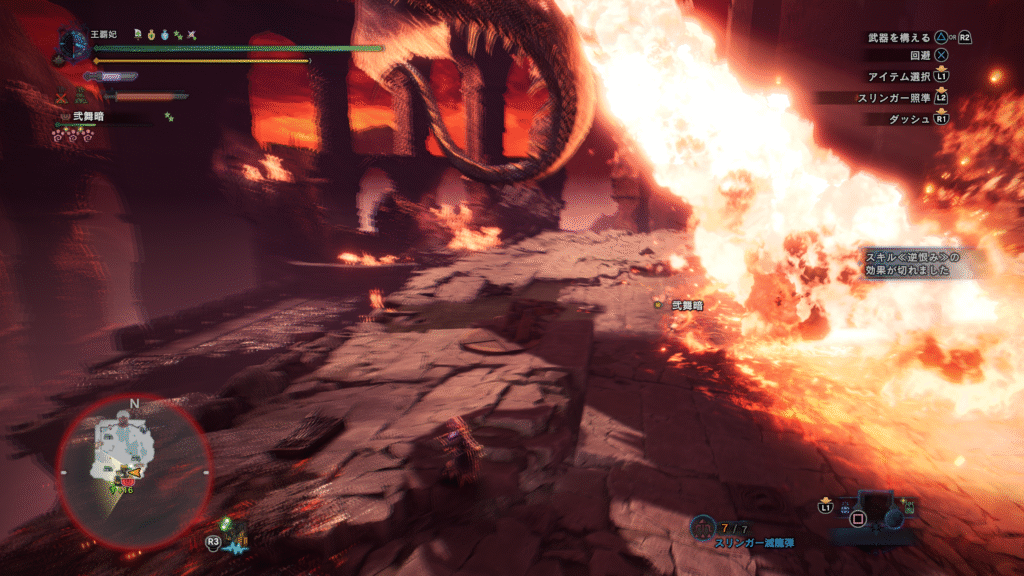Click the monster icon on the minimap
This screenshot has width=1024, height=576.
(134, 470)
